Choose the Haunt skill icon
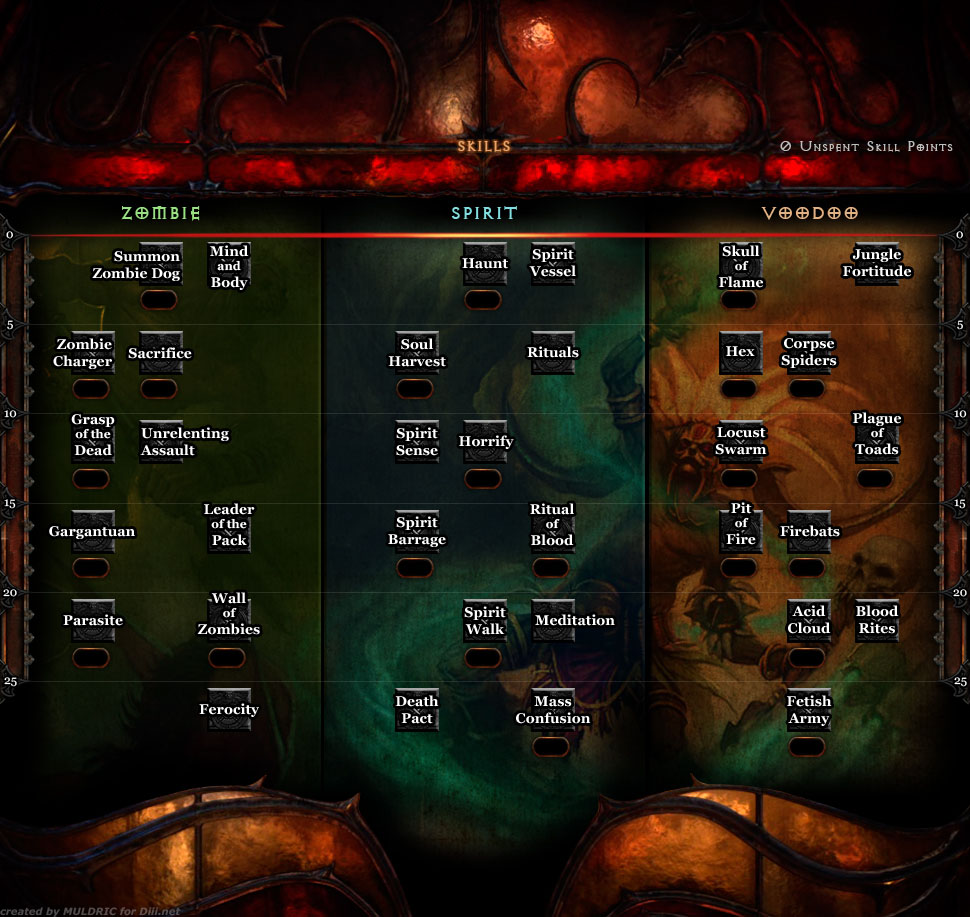Image resolution: width=970 pixels, height=917 pixels. point(484,264)
